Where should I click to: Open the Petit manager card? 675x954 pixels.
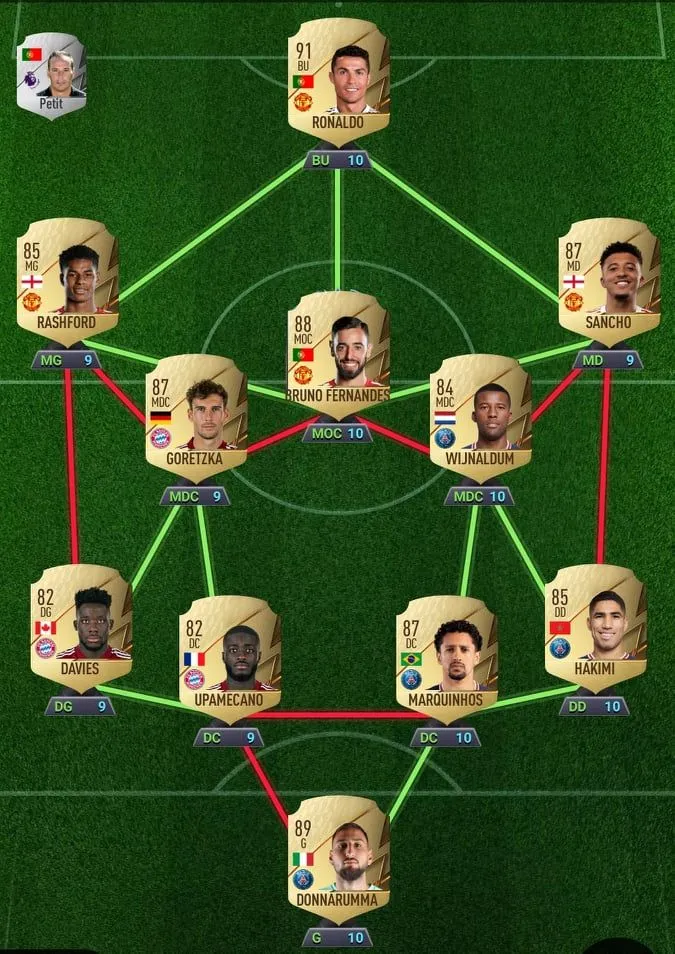coord(50,68)
